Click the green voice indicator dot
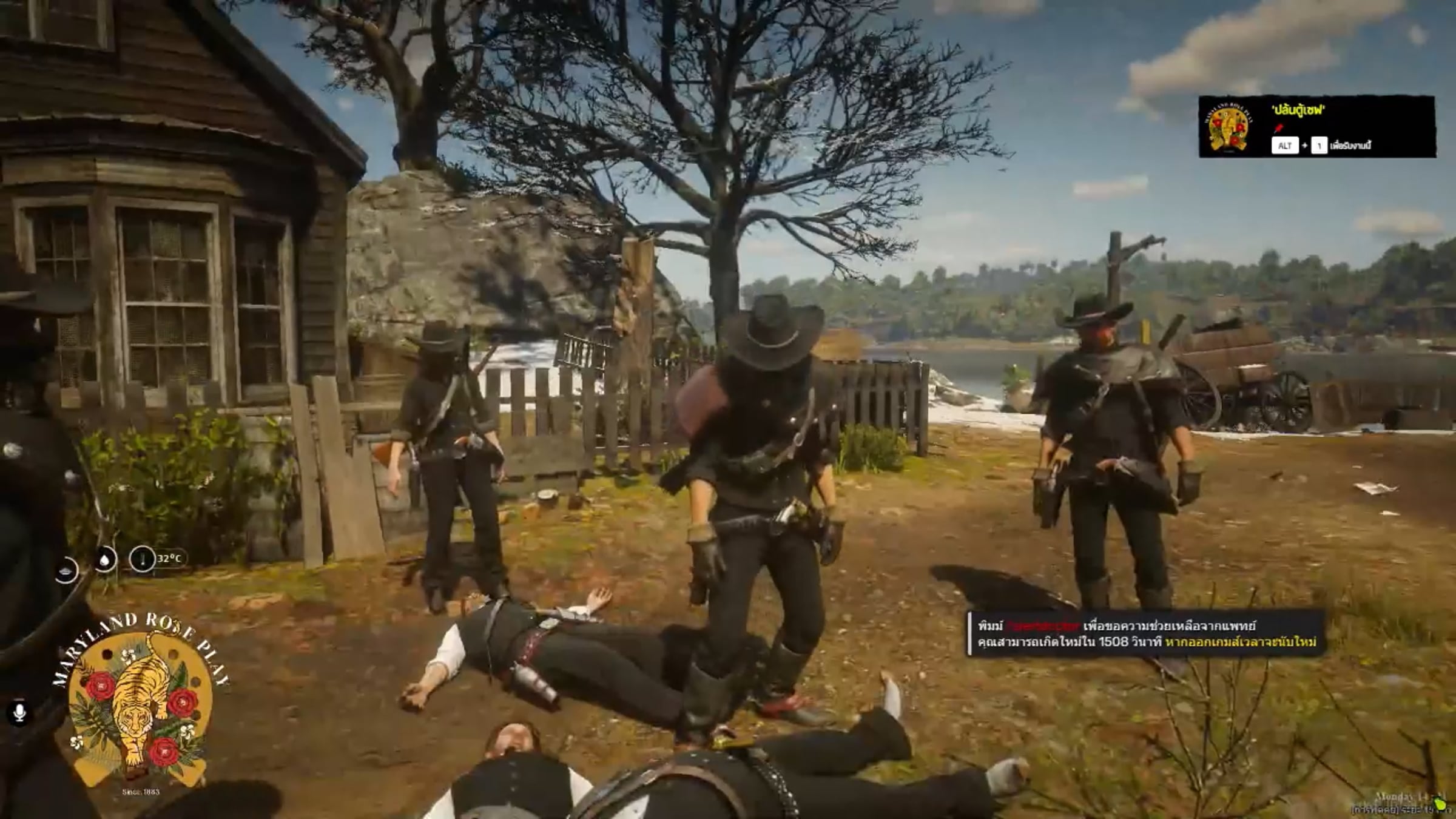 click(x=1441, y=805)
